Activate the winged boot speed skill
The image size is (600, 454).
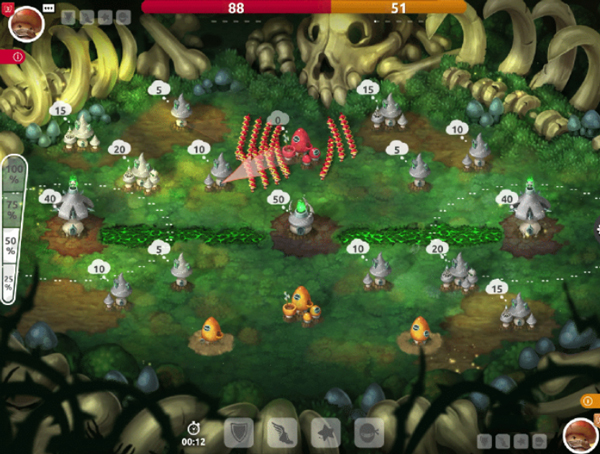pyautogui.click(x=282, y=432)
